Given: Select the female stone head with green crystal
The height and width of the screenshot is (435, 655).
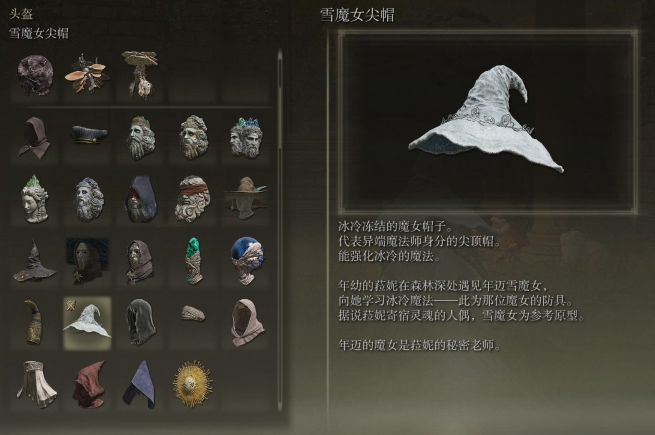Looking at the screenshot, I should tap(35, 198).
